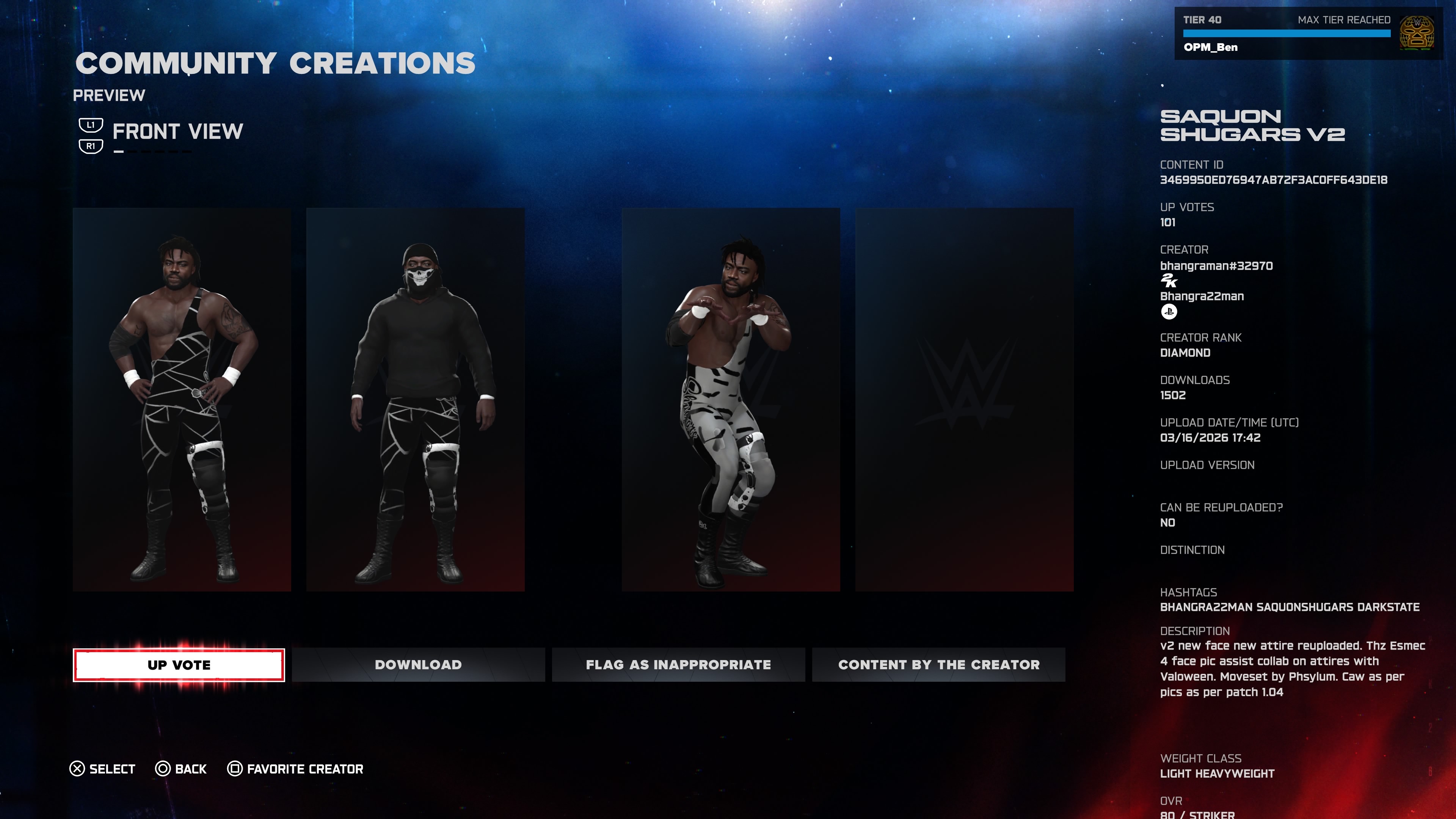Flag this creation as inappropriate

click(678, 665)
